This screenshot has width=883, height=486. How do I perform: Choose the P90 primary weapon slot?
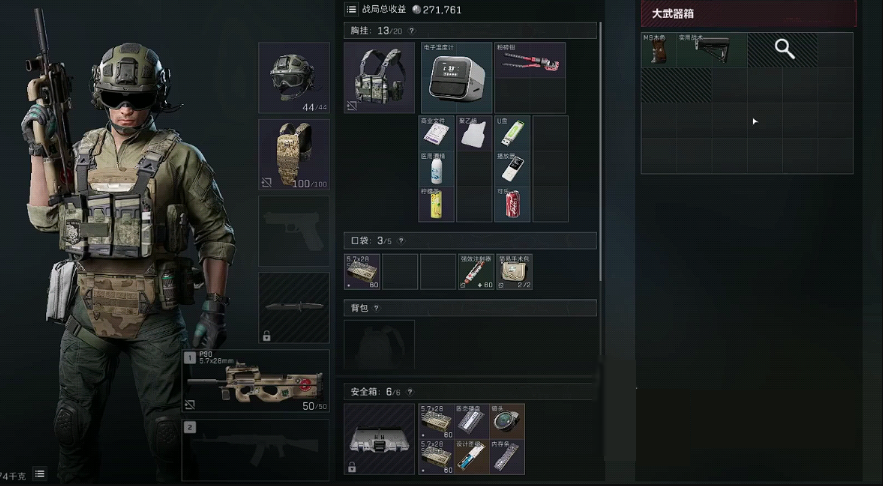coord(255,382)
